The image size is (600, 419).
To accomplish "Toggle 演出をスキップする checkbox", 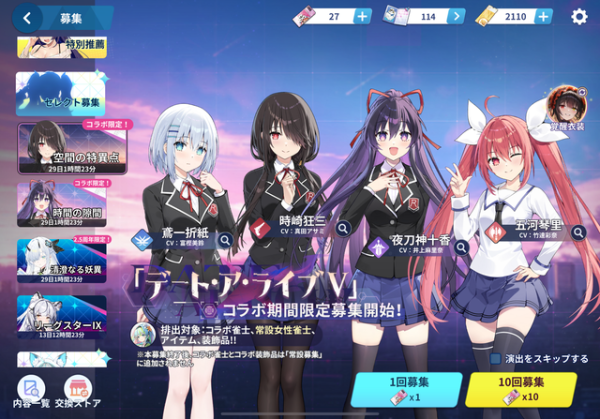I will click(494, 358).
